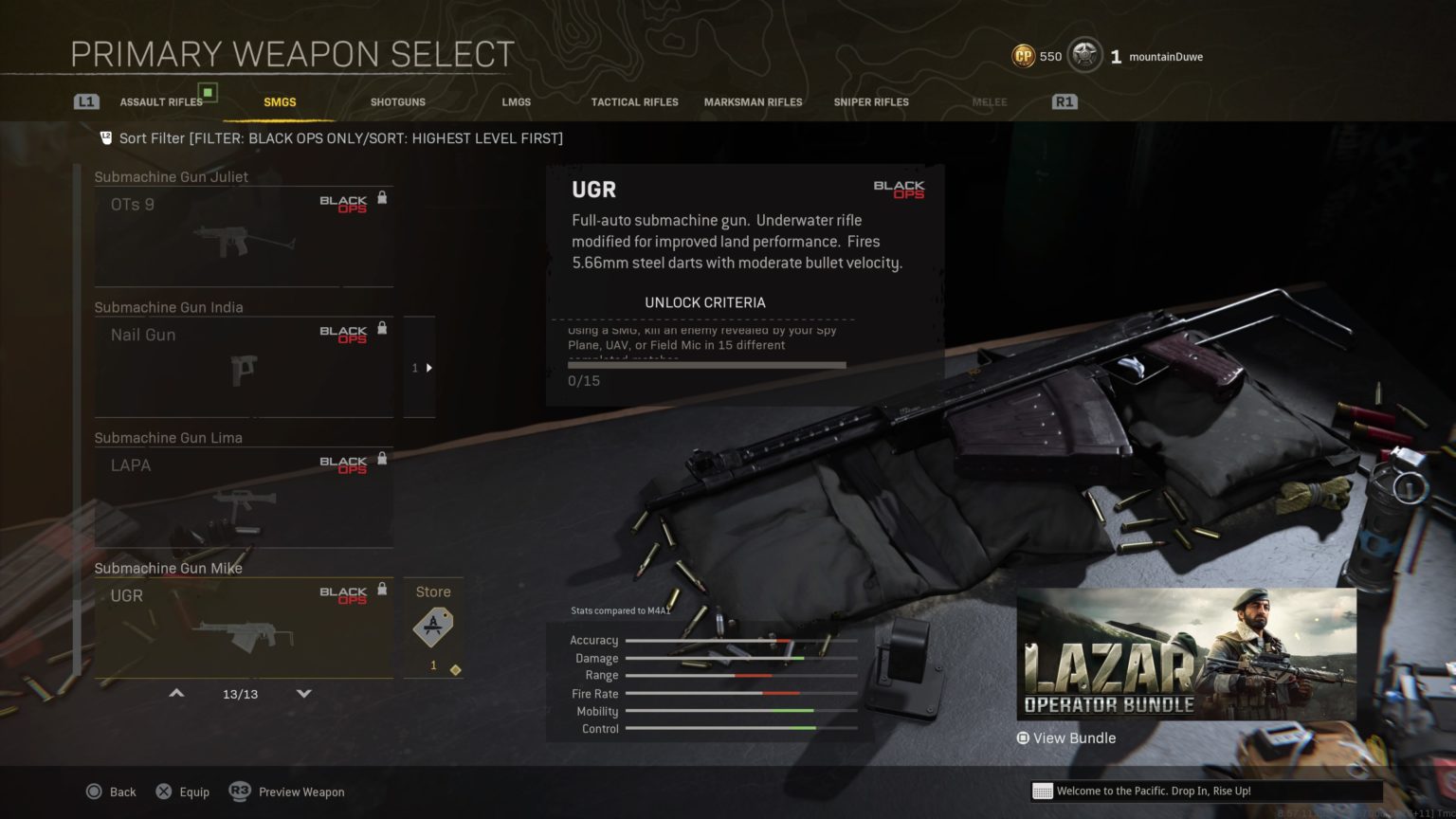Select the Lazar Operator Bundle banner
Image resolution: width=1456 pixels, height=819 pixels.
click(1185, 654)
